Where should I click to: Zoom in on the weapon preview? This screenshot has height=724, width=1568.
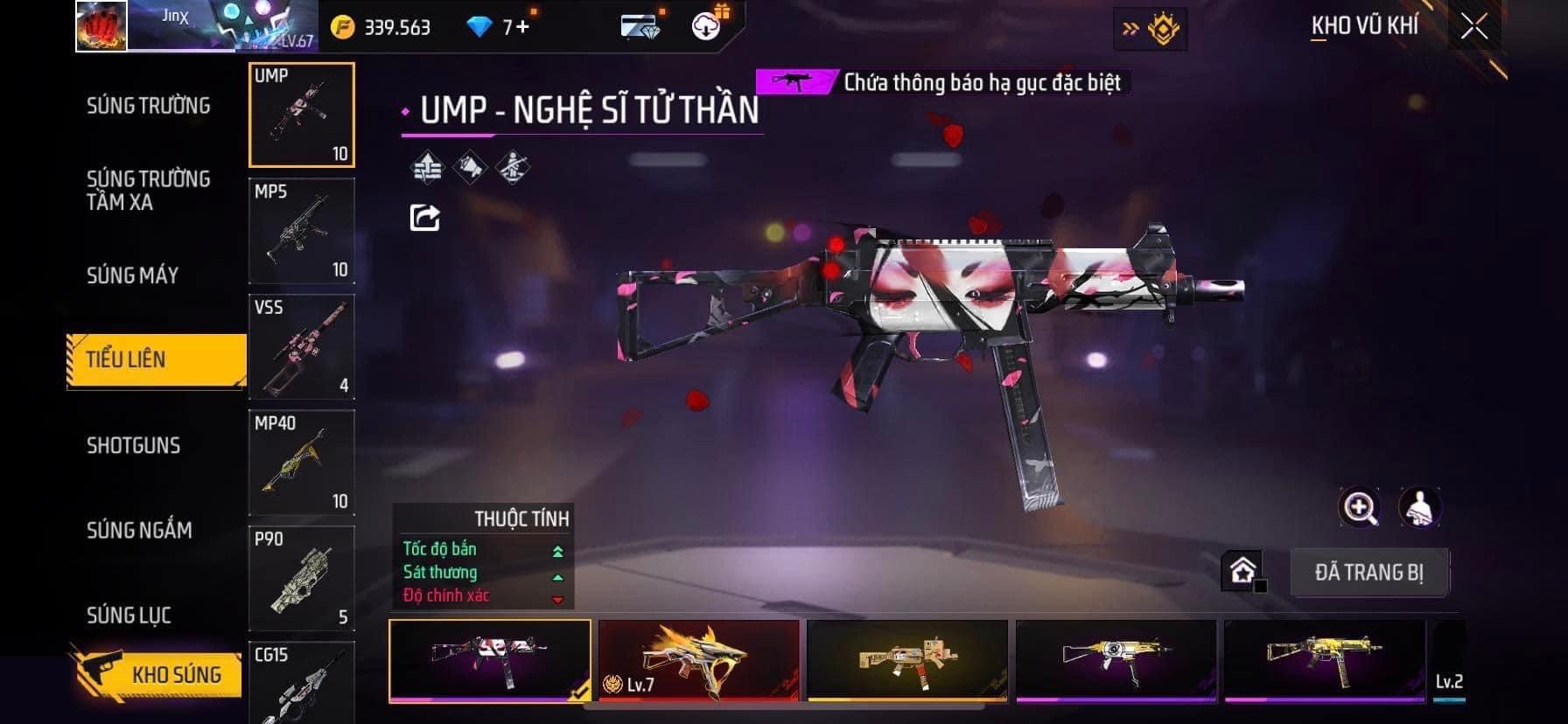tap(1360, 507)
